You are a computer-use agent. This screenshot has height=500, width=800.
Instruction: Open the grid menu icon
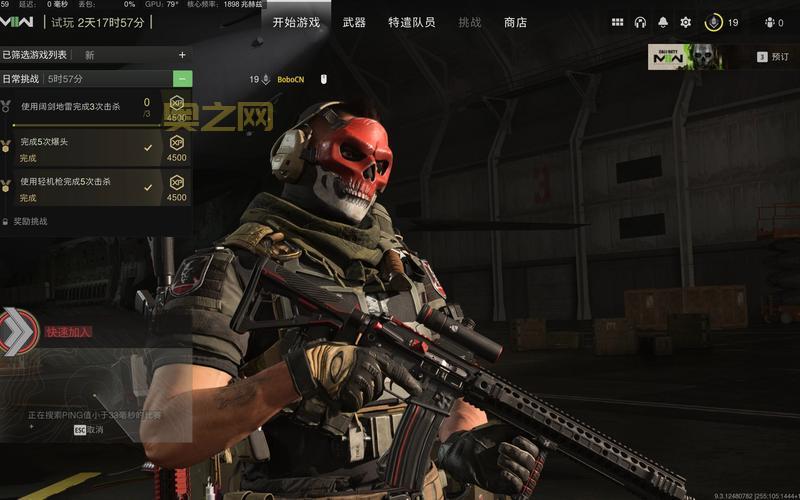617,22
